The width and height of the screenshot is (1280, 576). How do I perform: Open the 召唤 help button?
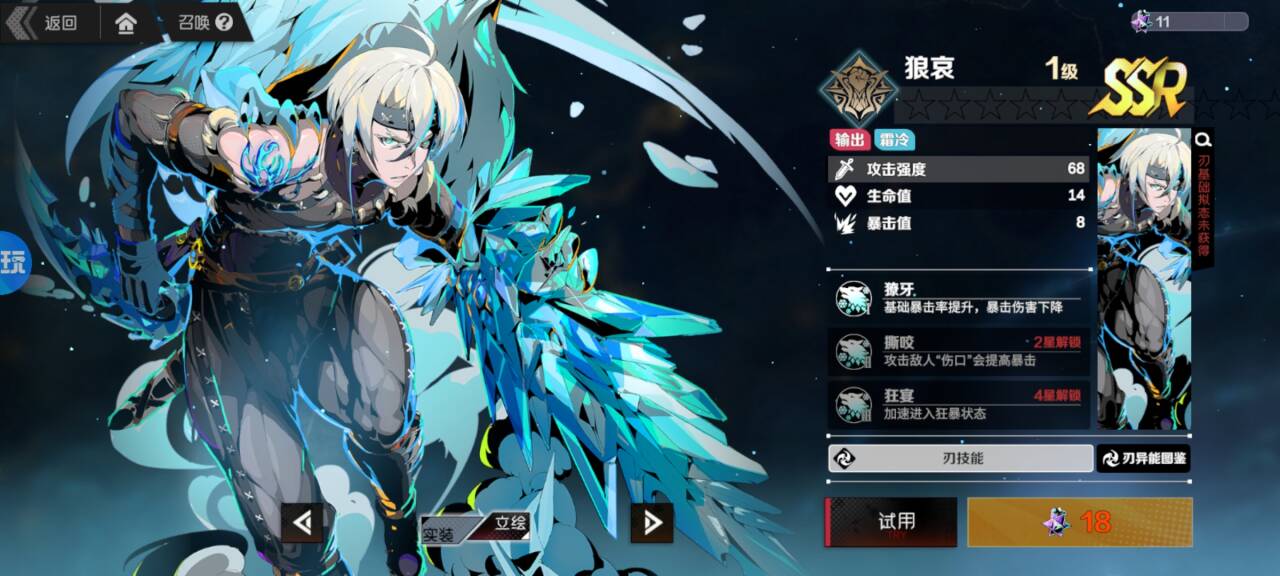pos(206,22)
